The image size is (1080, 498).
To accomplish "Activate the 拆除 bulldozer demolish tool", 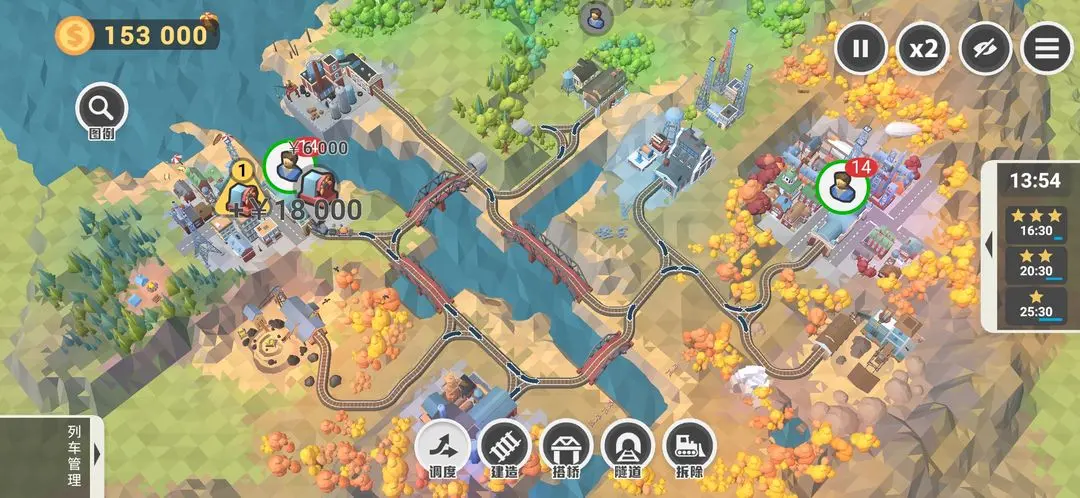I will point(689,445).
